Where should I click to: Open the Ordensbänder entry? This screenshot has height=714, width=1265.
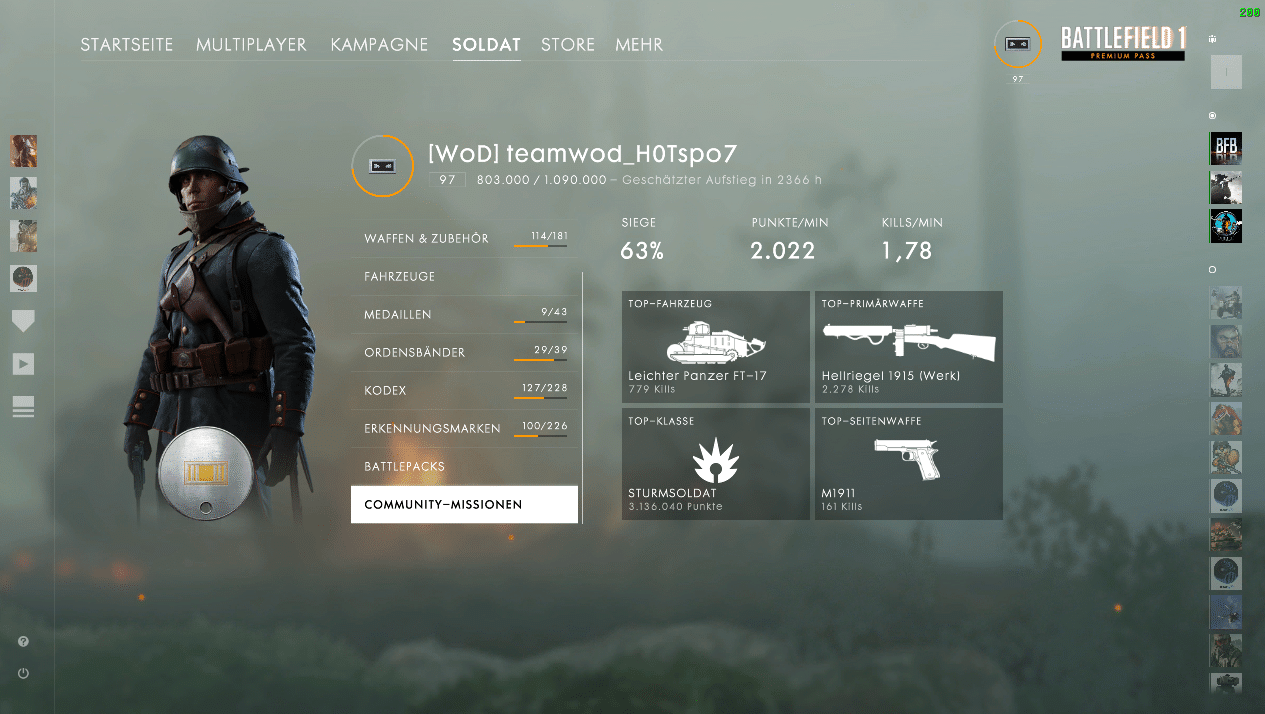point(465,353)
